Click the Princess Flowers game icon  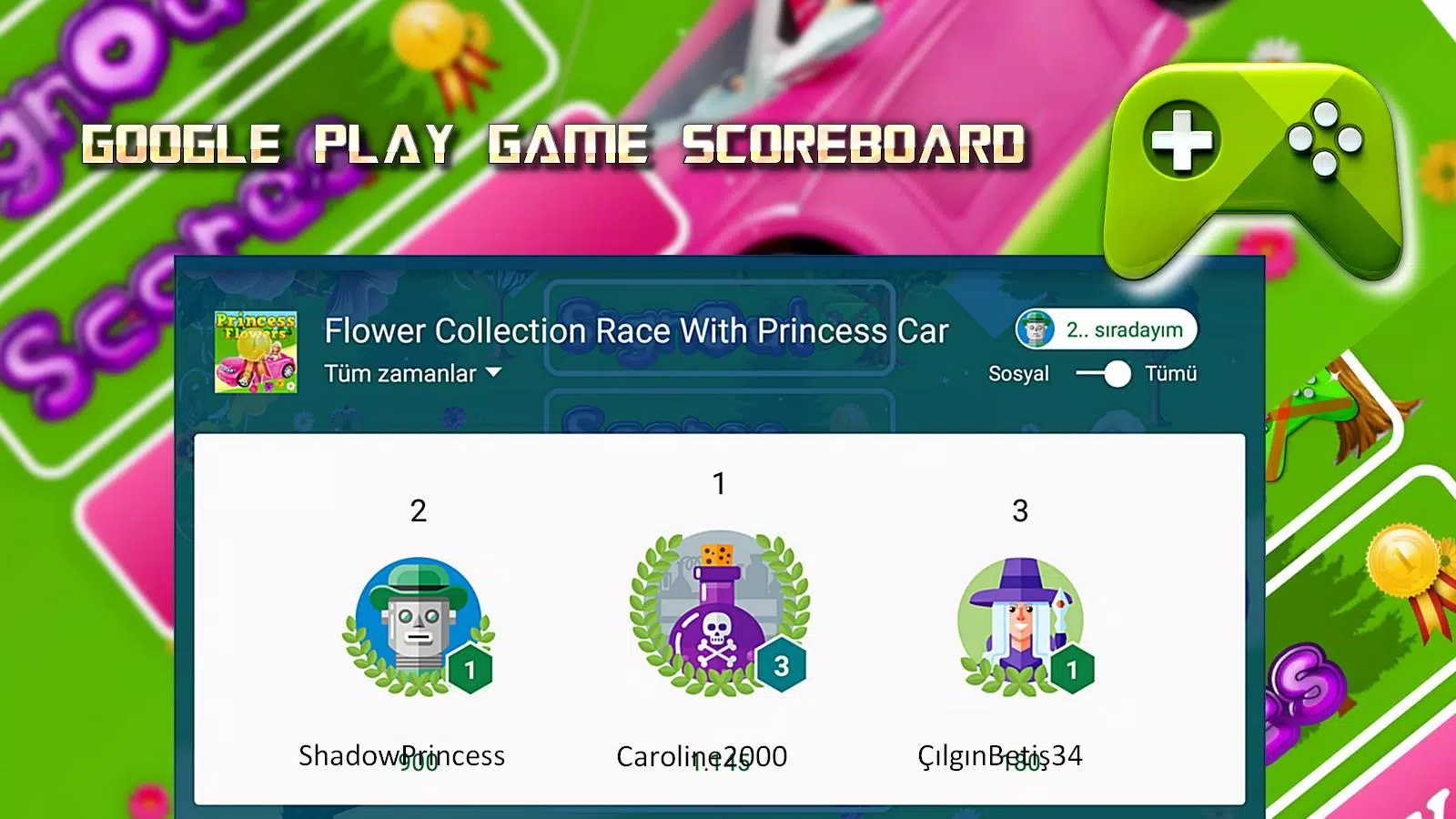258,351
